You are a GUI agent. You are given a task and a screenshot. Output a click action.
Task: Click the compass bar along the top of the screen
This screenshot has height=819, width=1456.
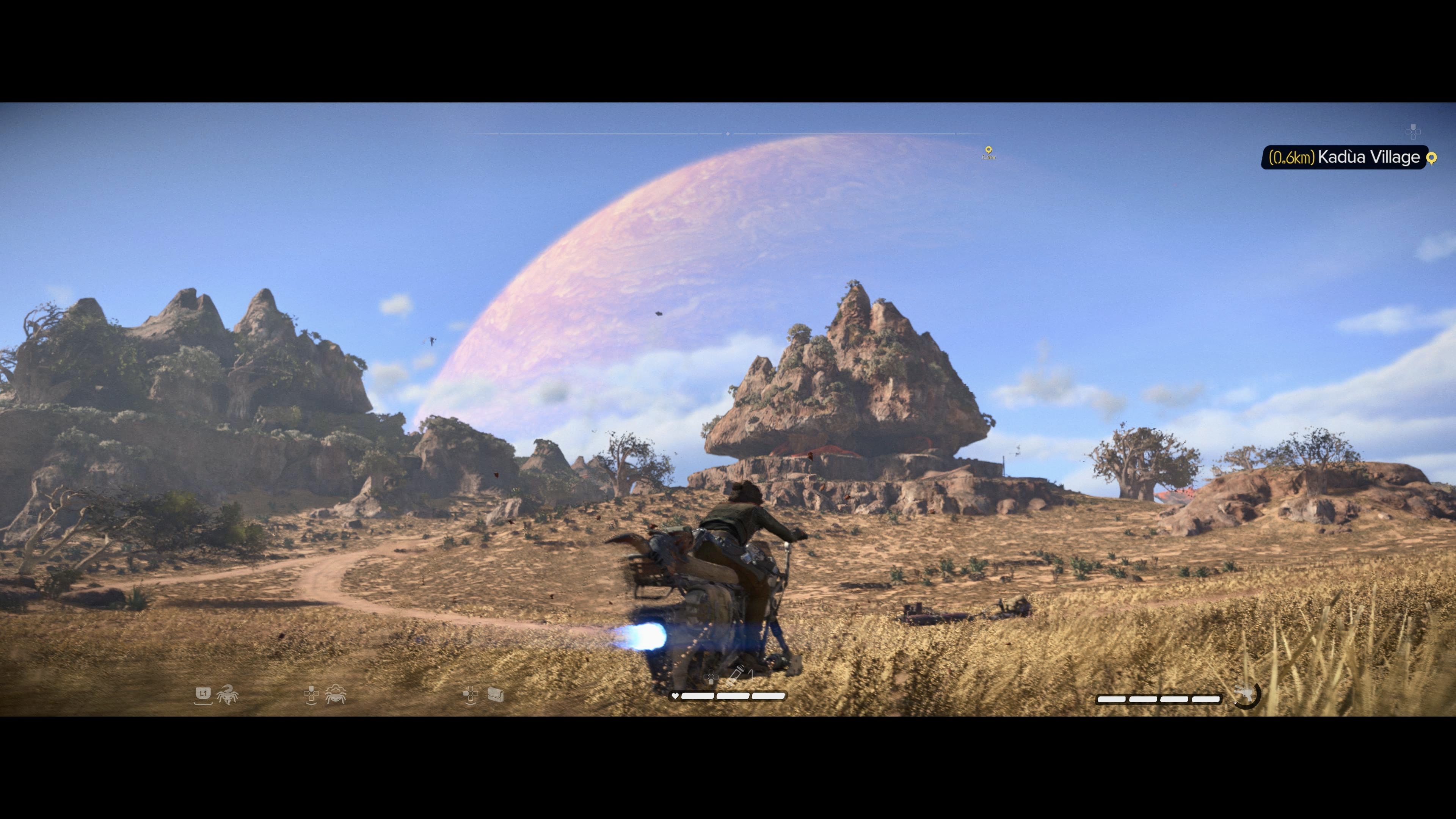(728, 134)
